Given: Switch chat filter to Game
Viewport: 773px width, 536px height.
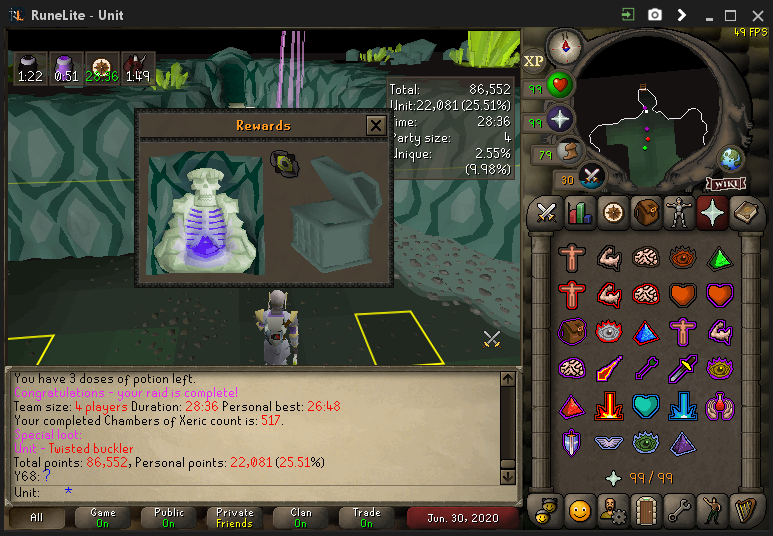Looking at the screenshot, I should tap(103, 518).
